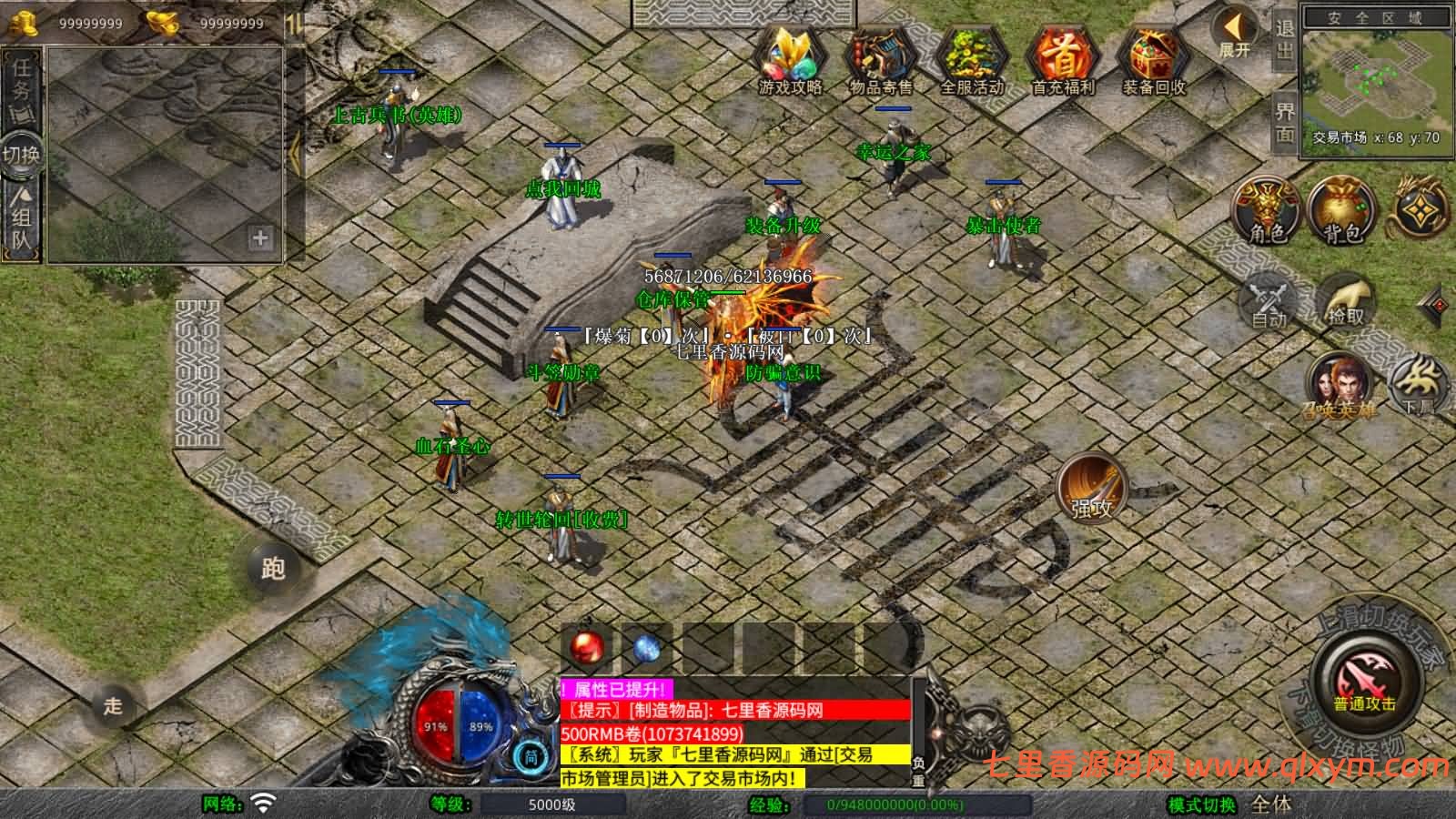The height and width of the screenshot is (819, 1456).
Task: Open the 首充福利 first-recharge bonus
Action: (1062, 59)
